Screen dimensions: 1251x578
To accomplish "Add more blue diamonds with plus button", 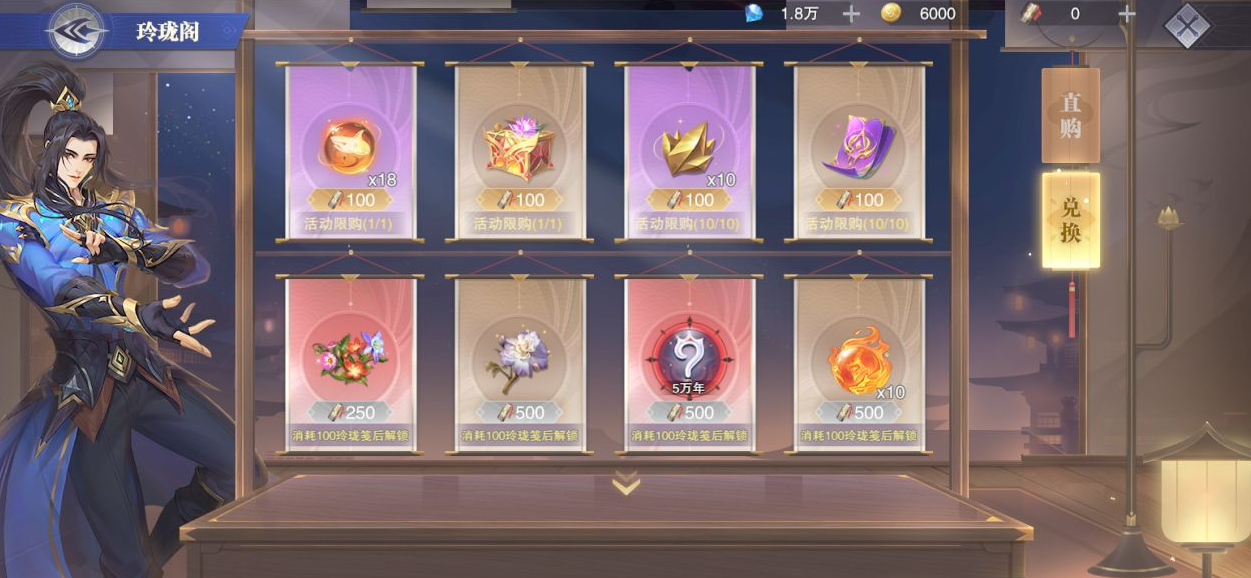I will (851, 14).
